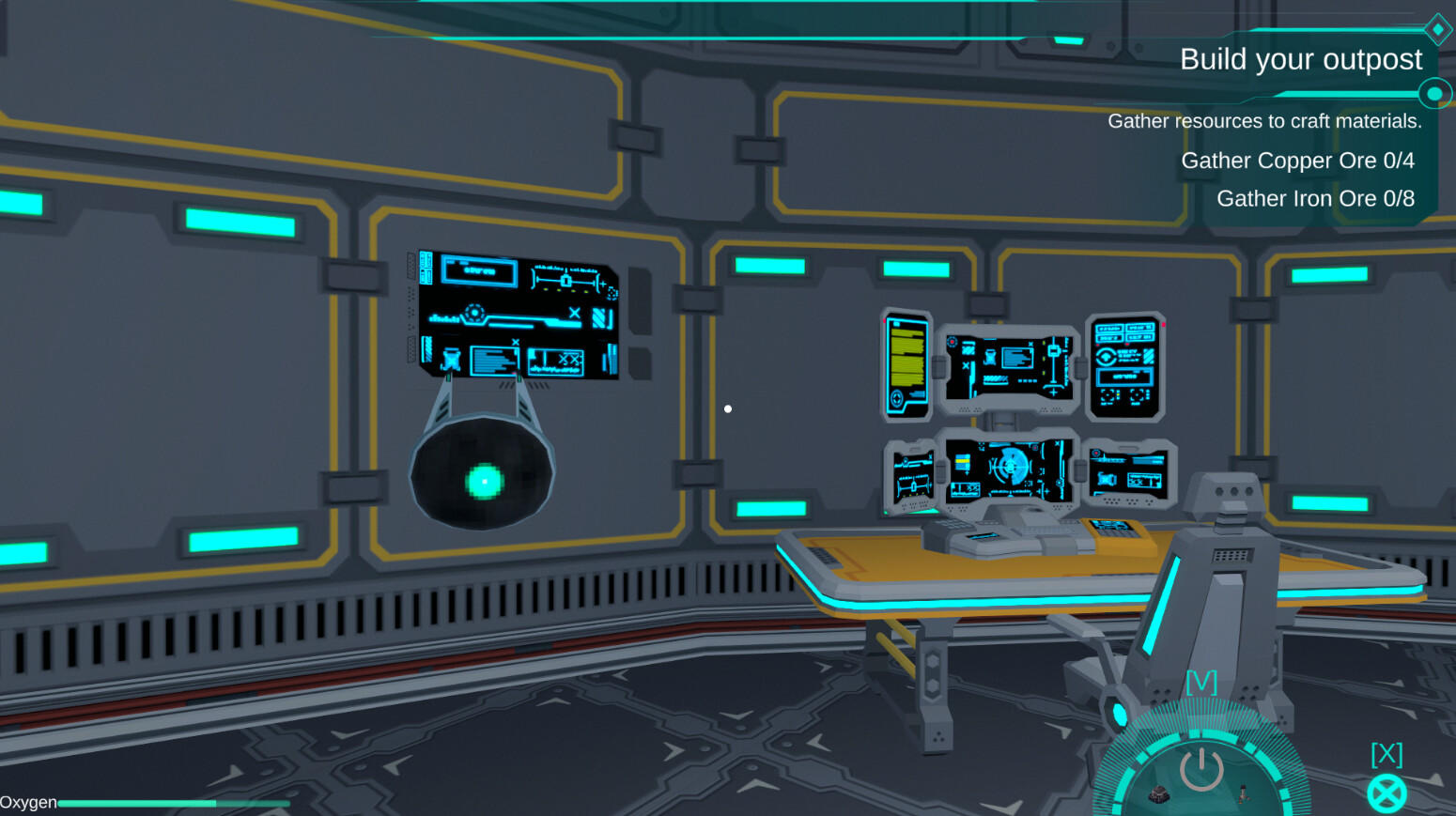This screenshot has width=1456, height=816.
Task: Click the Build your outpost quest title
Action: [1302, 59]
